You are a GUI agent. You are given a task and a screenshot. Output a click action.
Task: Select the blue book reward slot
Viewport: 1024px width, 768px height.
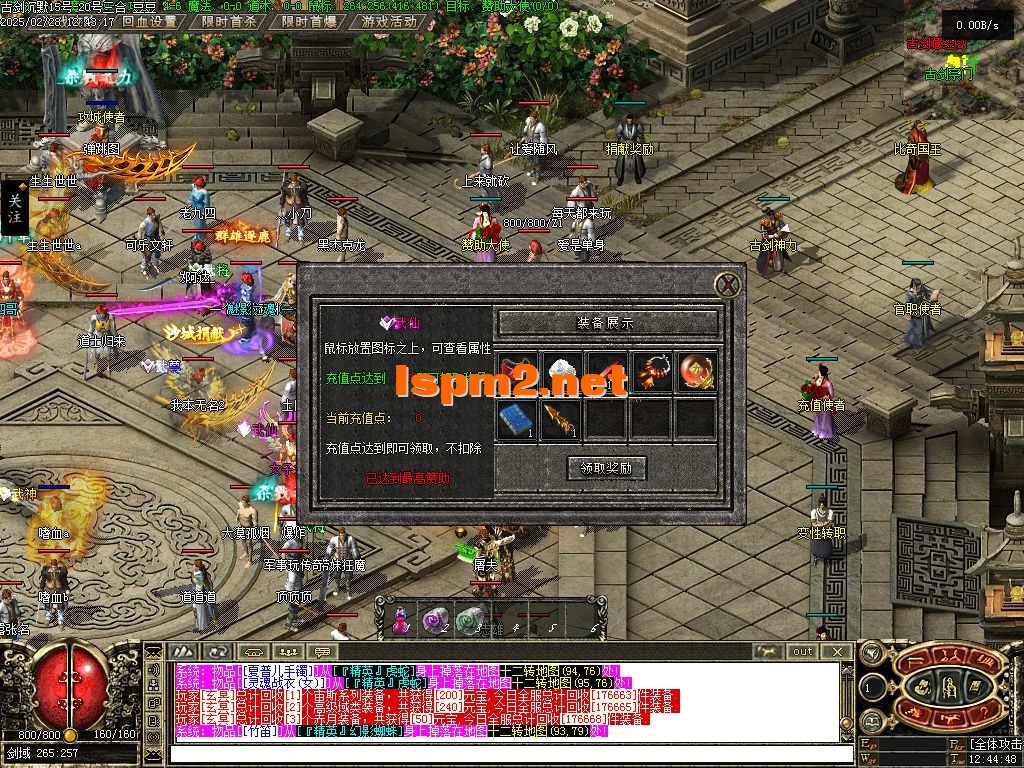(517, 419)
